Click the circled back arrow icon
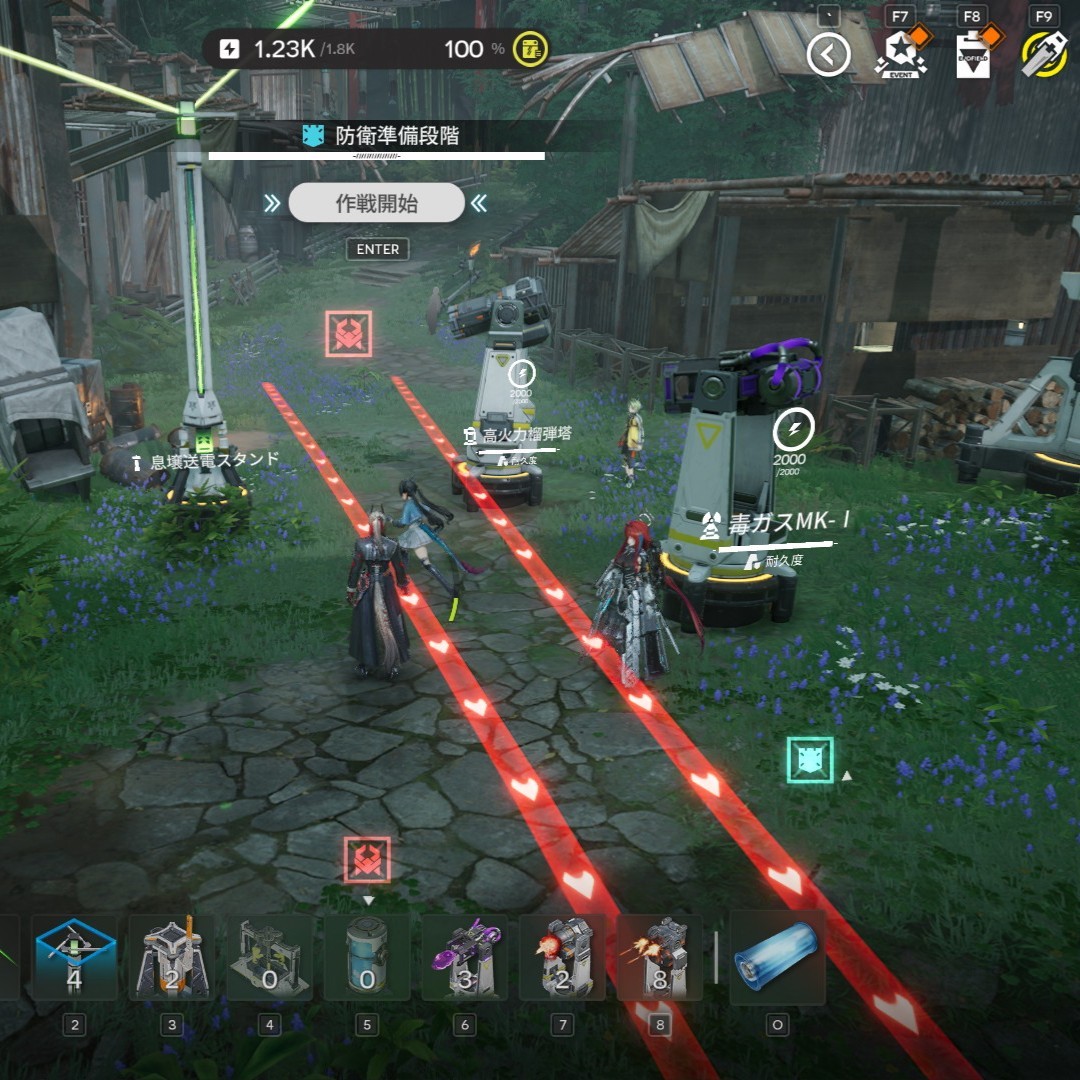1080x1080 pixels. (x=828, y=54)
